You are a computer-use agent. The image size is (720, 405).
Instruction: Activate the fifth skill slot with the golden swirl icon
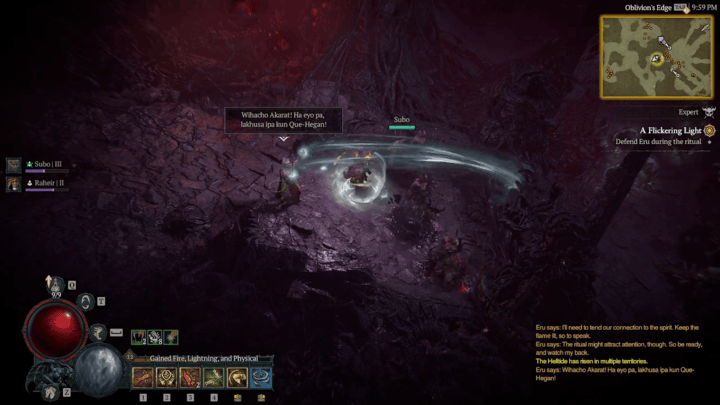(x=238, y=377)
